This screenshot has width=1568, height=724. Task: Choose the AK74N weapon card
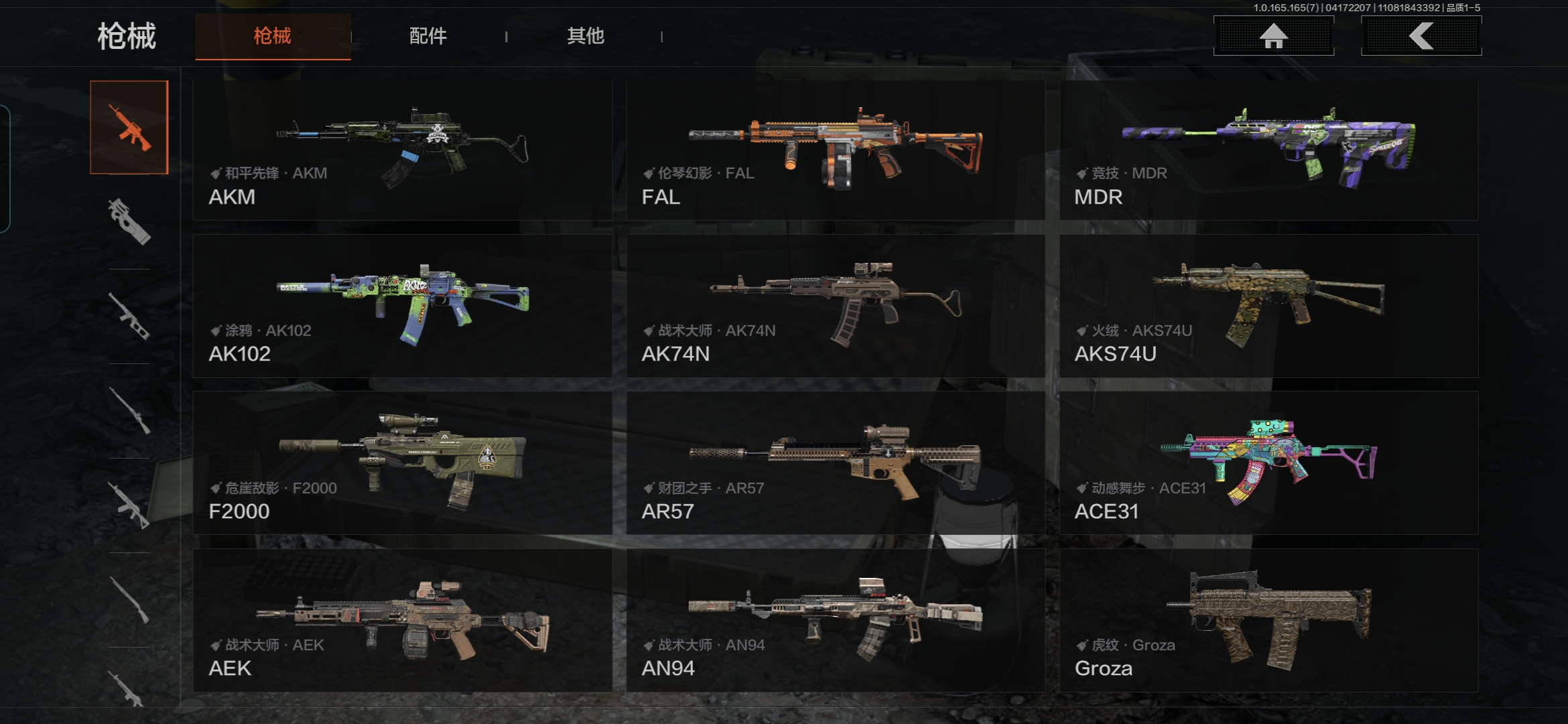click(835, 306)
